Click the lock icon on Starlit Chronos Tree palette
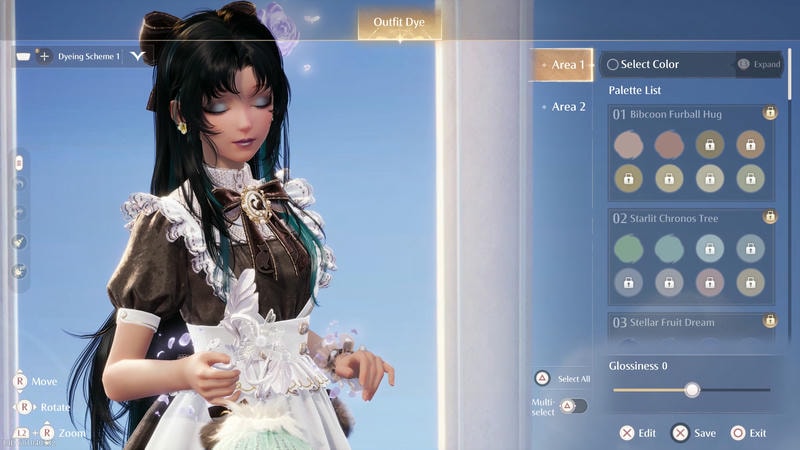This screenshot has height=450, width=800. 770,217
